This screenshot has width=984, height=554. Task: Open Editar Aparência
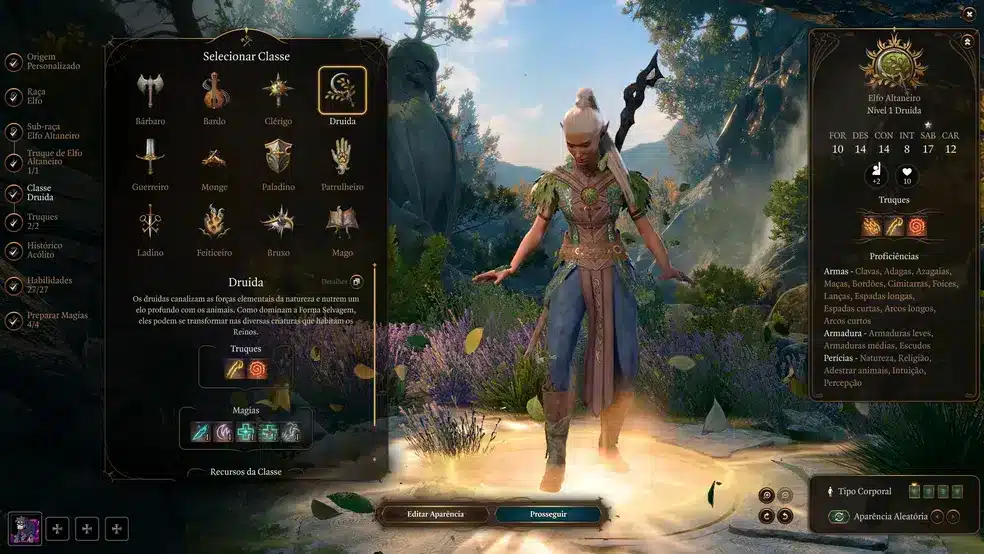(x=435, y=514)
